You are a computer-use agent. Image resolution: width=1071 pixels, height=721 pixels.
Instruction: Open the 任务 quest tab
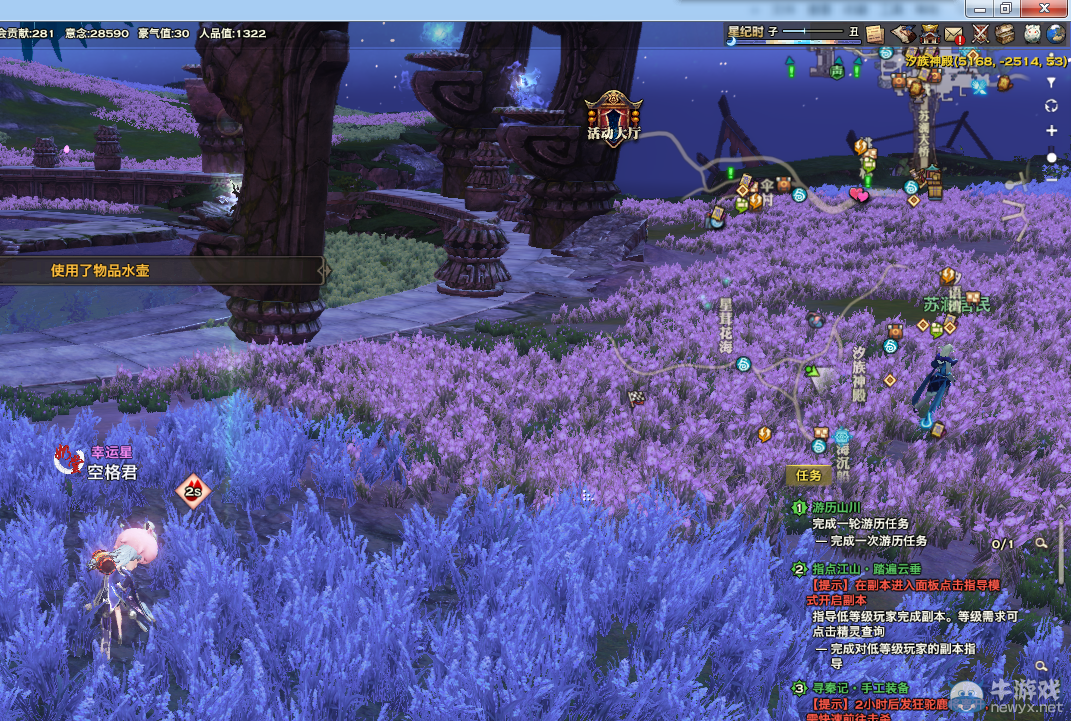tap(808, 476)
